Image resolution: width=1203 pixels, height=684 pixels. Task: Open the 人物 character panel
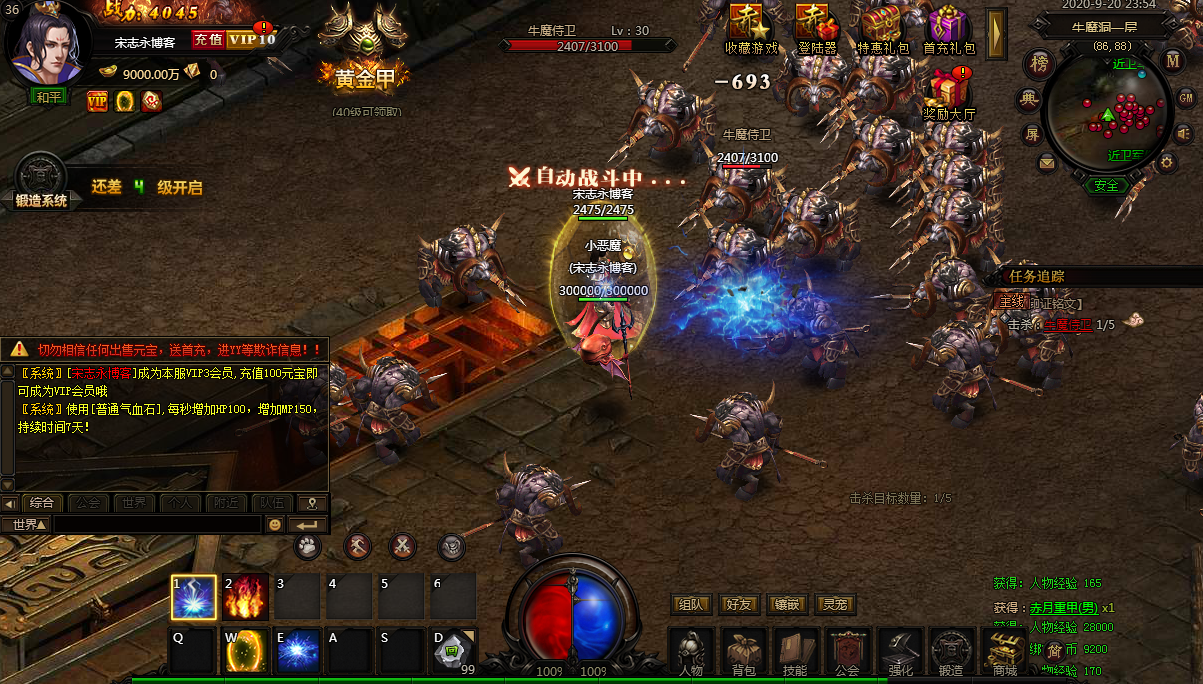(691, 653)
